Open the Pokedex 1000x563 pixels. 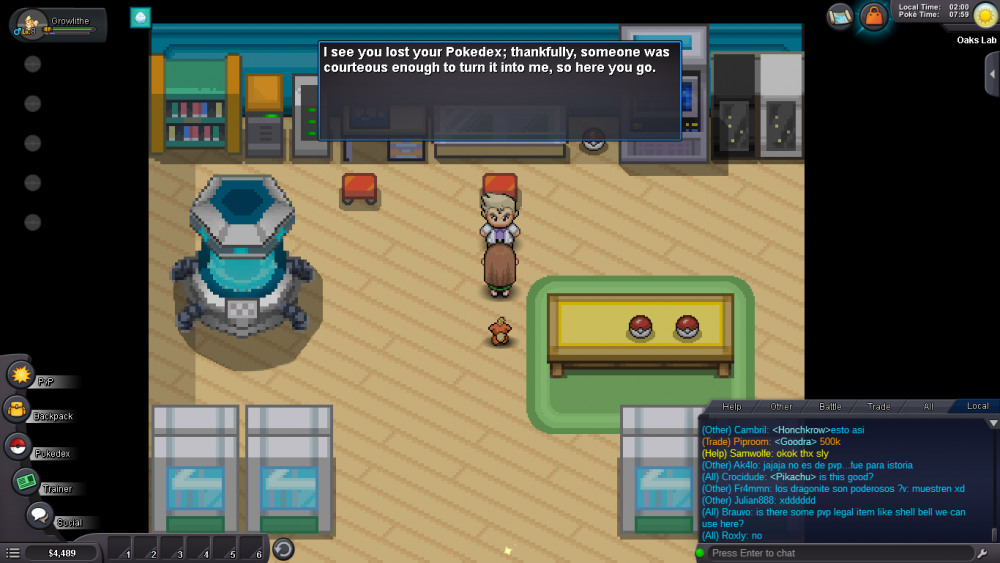(x=17, y=446)
